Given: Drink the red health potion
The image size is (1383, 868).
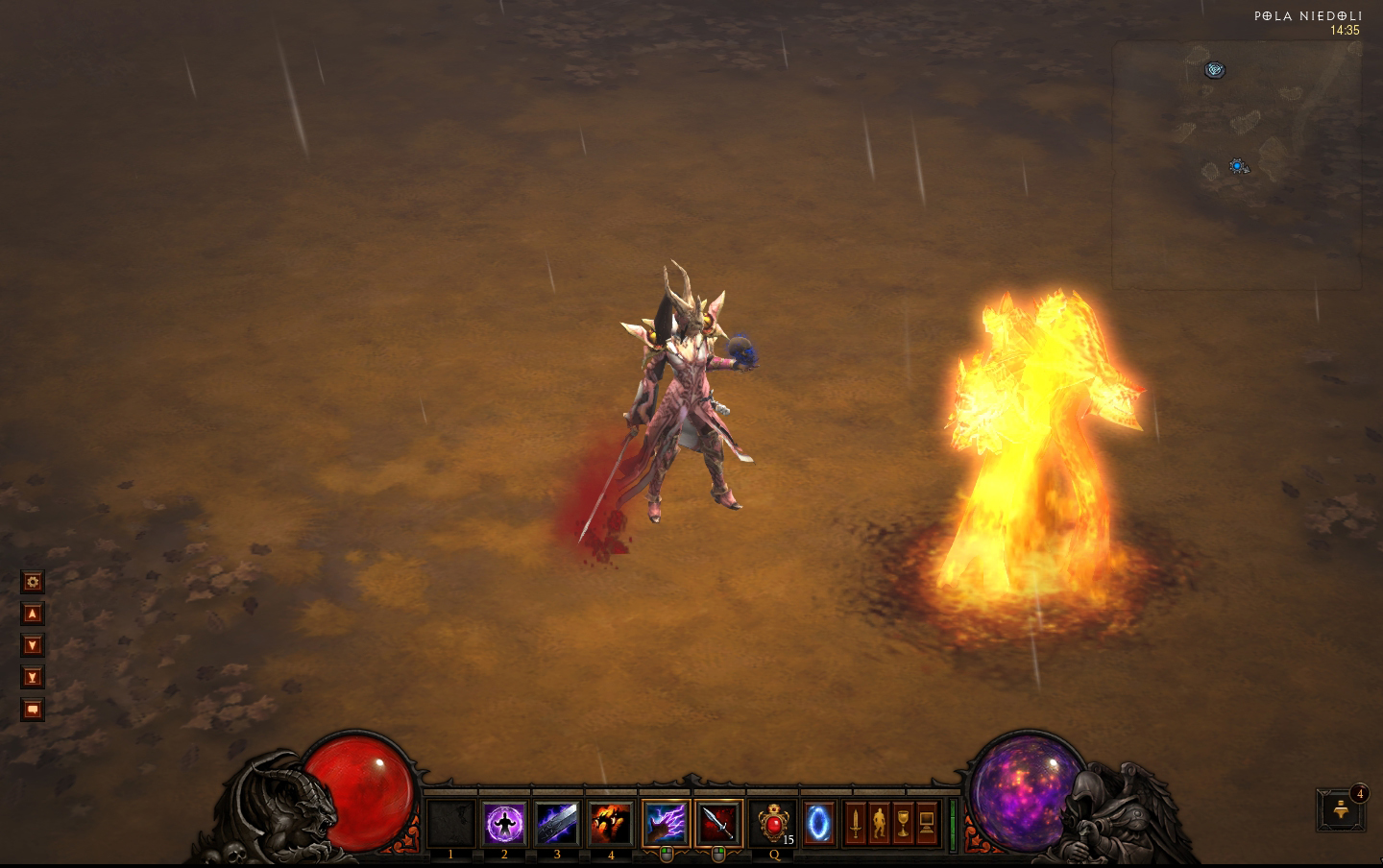Looking at the screenshot, I should point(773,824).
